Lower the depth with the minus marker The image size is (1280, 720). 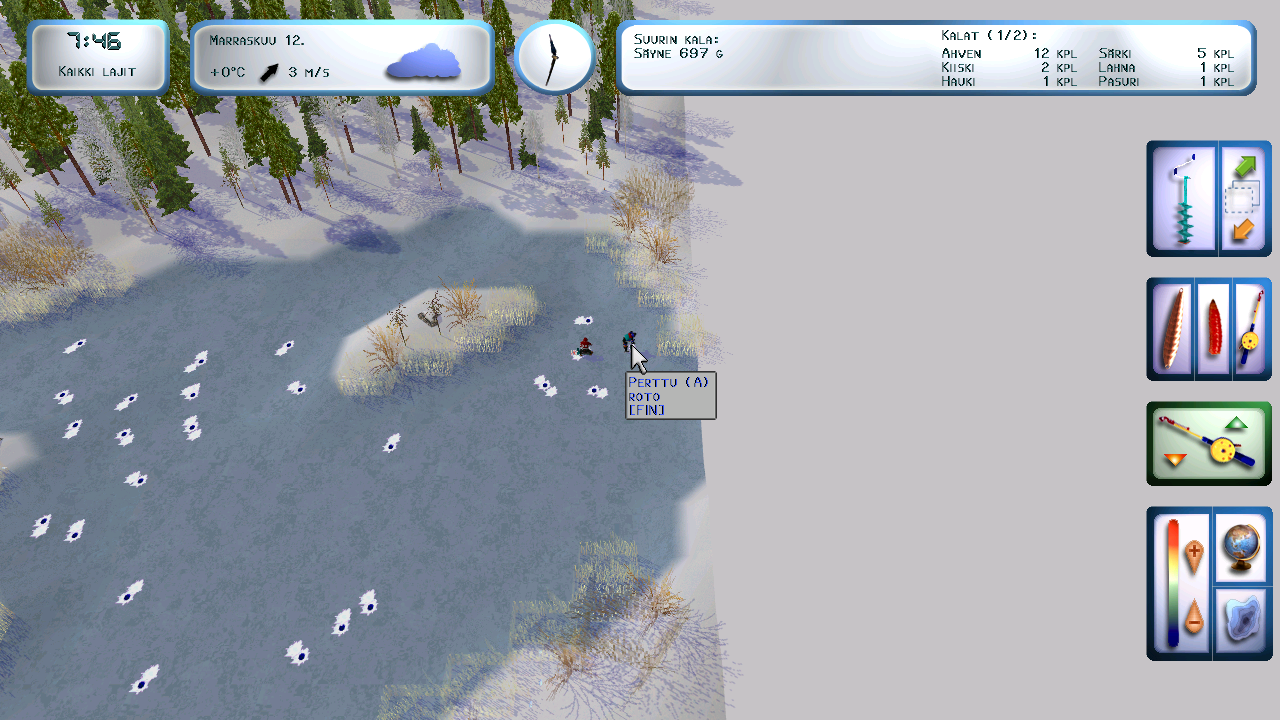click(x=1193, y=618)
